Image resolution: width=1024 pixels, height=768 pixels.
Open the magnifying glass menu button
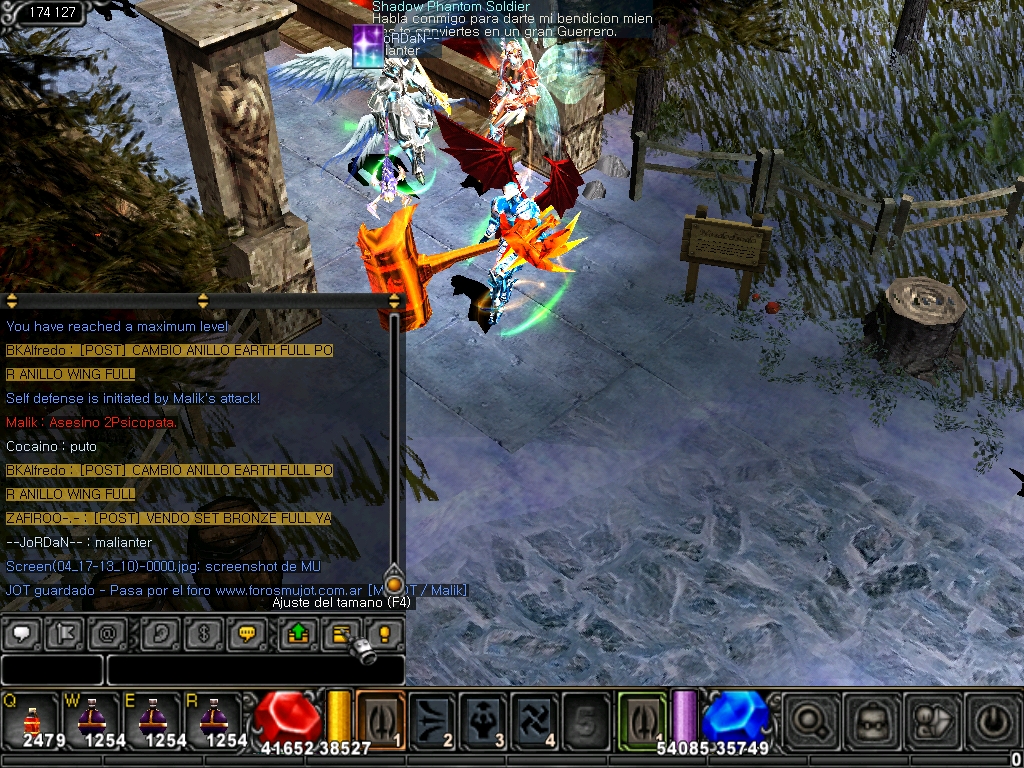click(811, 719)
